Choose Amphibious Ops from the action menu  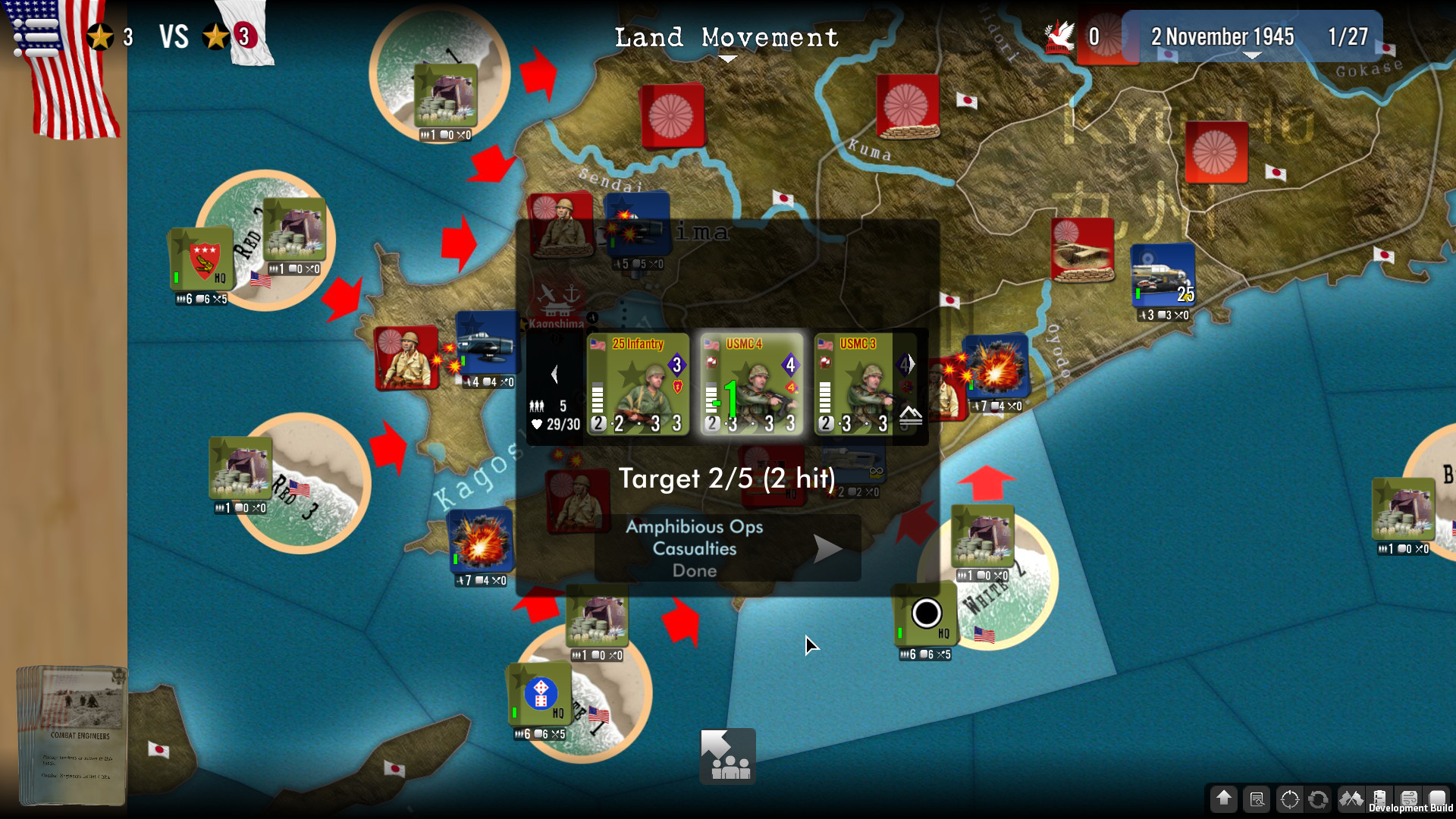692,526
